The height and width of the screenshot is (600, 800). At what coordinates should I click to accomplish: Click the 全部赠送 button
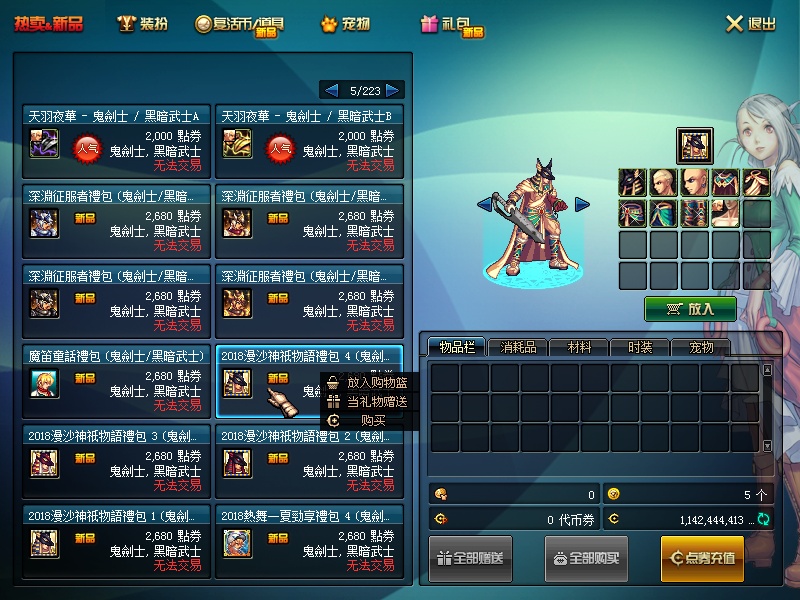pyautogui.click(x=471, y=558)
